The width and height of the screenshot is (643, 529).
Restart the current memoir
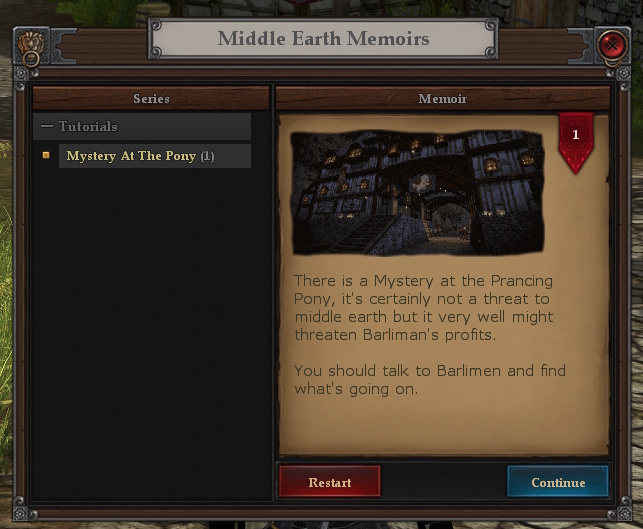tap(329, 482)
